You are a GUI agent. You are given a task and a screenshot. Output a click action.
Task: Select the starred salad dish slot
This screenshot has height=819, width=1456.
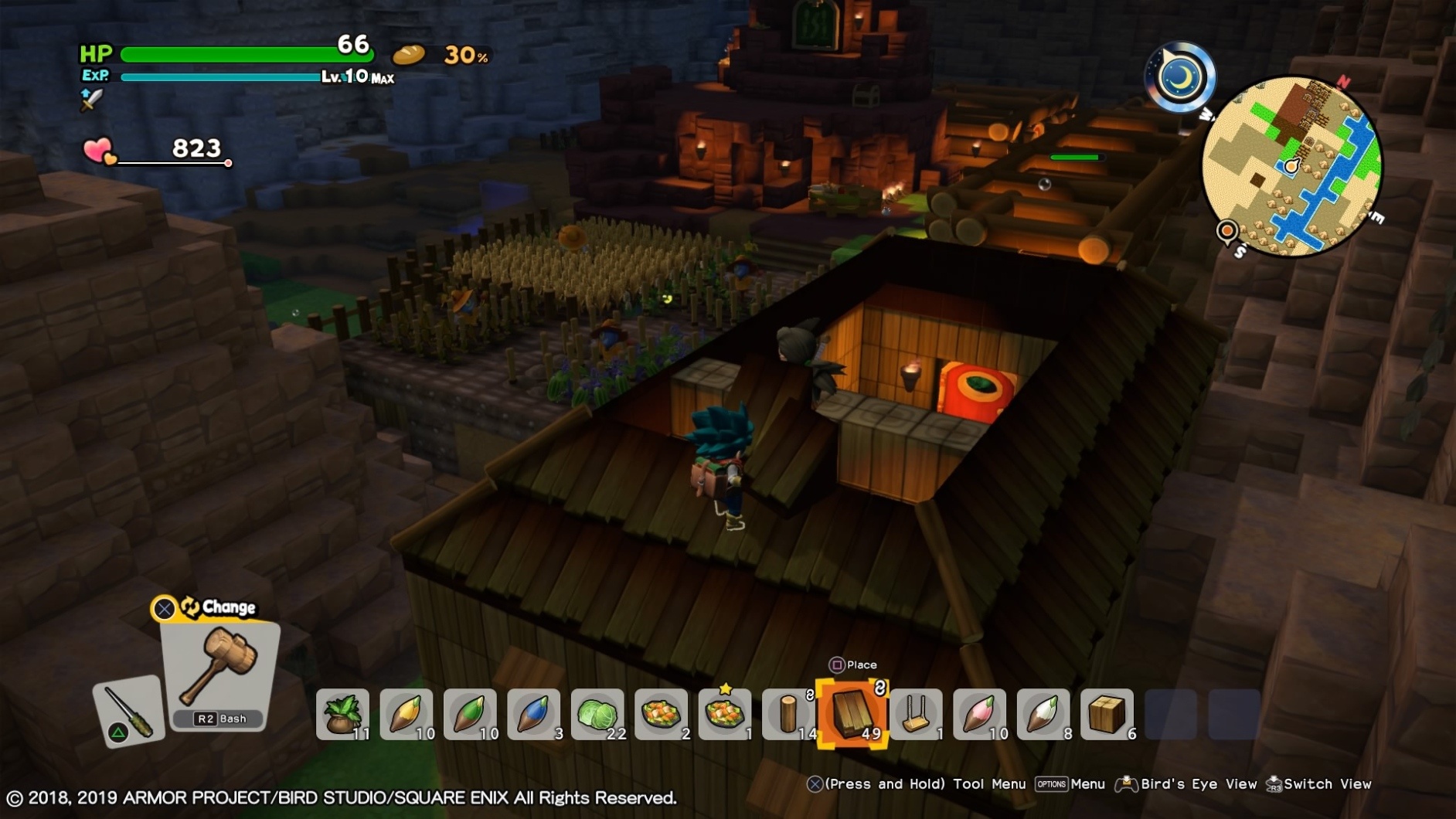click(x=726, y=715)
